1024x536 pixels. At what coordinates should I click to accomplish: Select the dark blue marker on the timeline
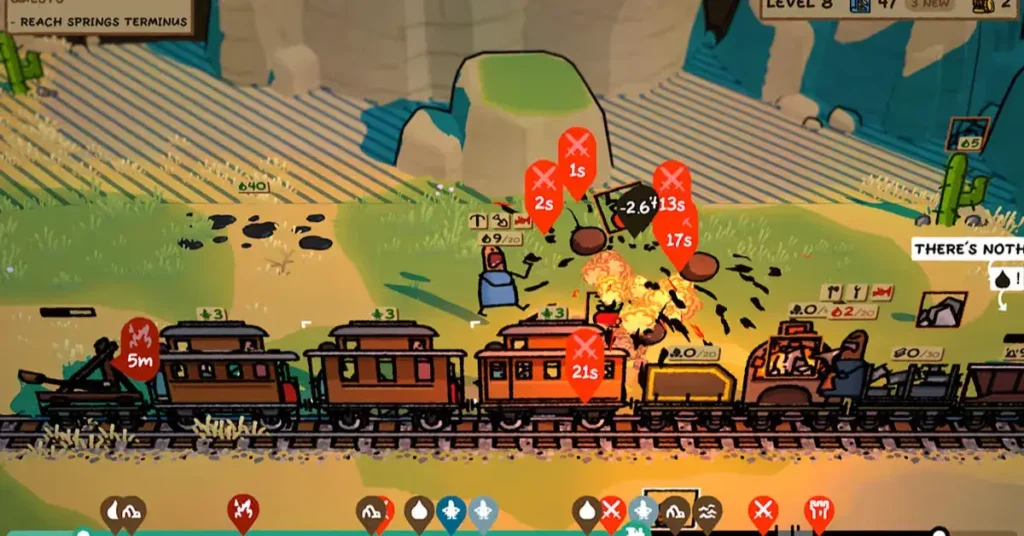click(x=451, y=513)
